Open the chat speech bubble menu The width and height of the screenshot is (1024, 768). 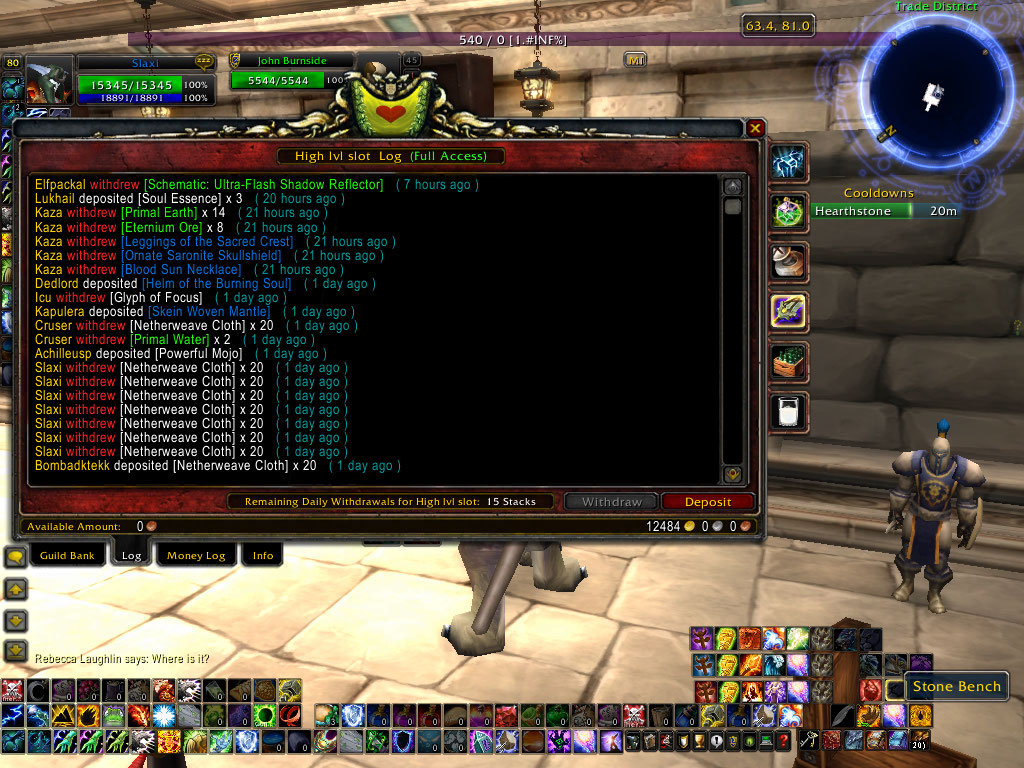pyautogui.click(x=15, y=557)
